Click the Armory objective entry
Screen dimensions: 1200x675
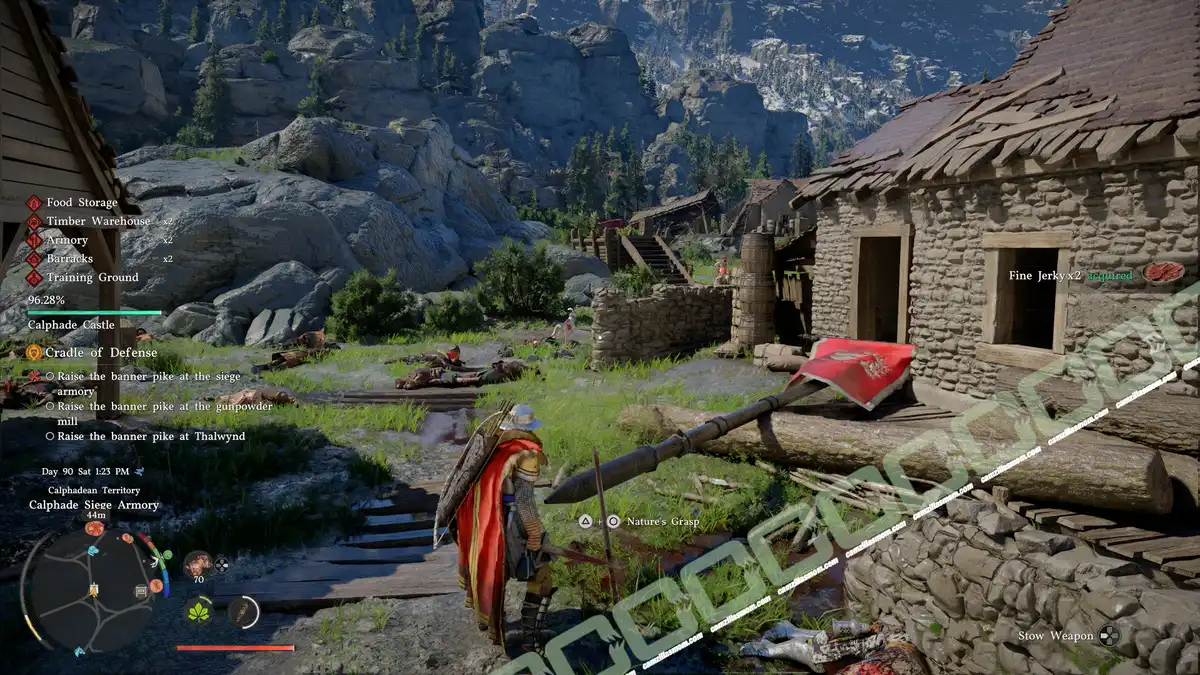[x=68, y=240]
